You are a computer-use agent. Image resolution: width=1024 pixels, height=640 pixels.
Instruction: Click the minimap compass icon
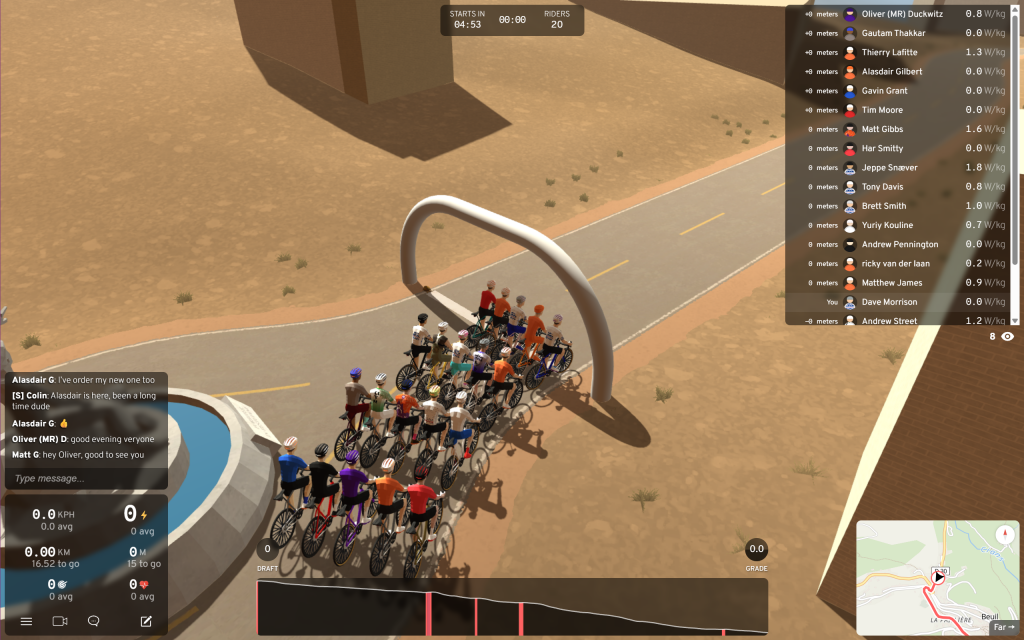1003,535
